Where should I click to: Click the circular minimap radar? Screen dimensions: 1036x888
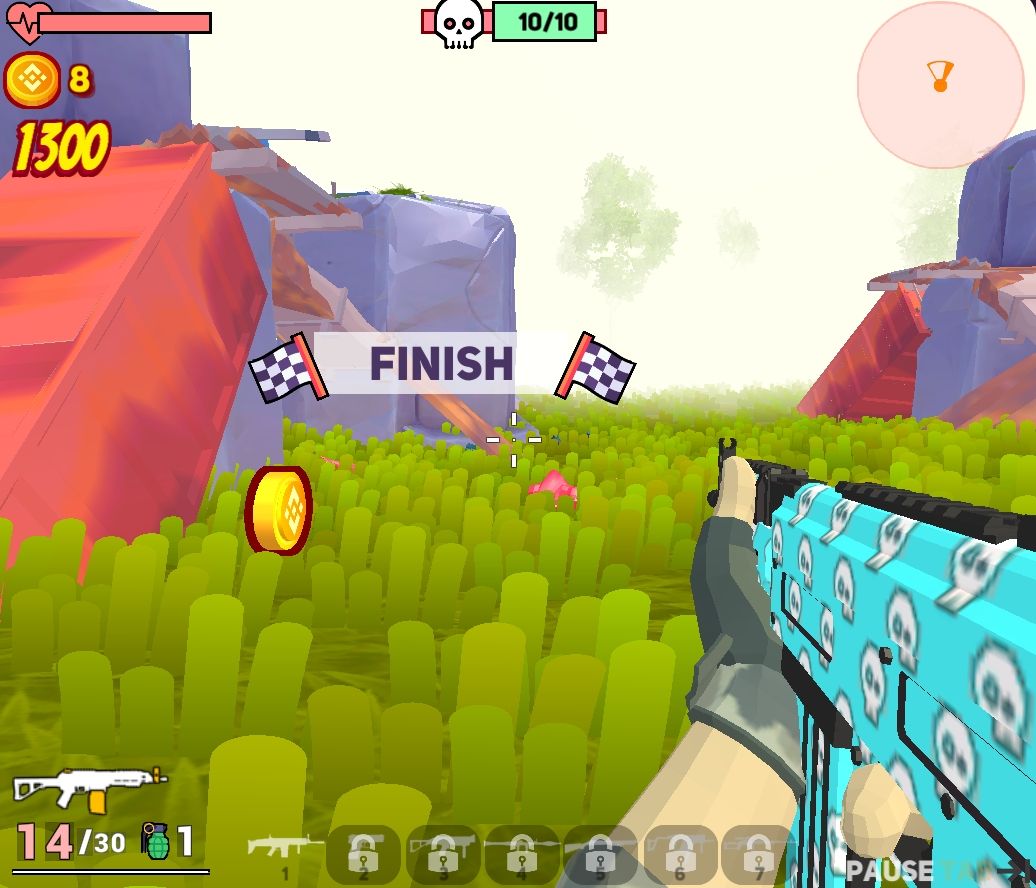click(940, 85)
